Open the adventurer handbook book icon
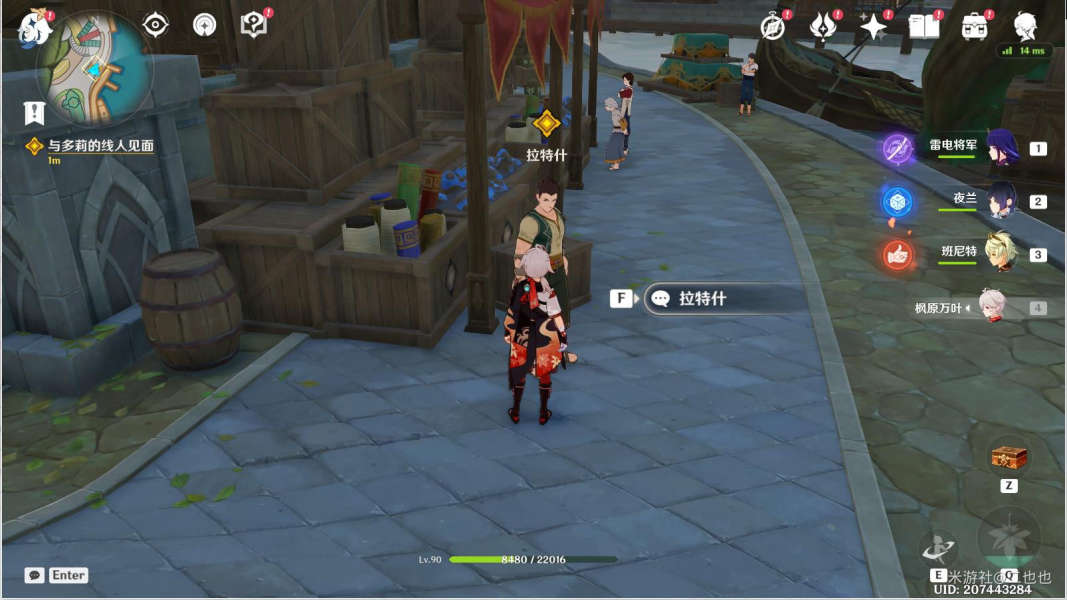Screen dimensions: 1067x600 (x=923, y=26)
